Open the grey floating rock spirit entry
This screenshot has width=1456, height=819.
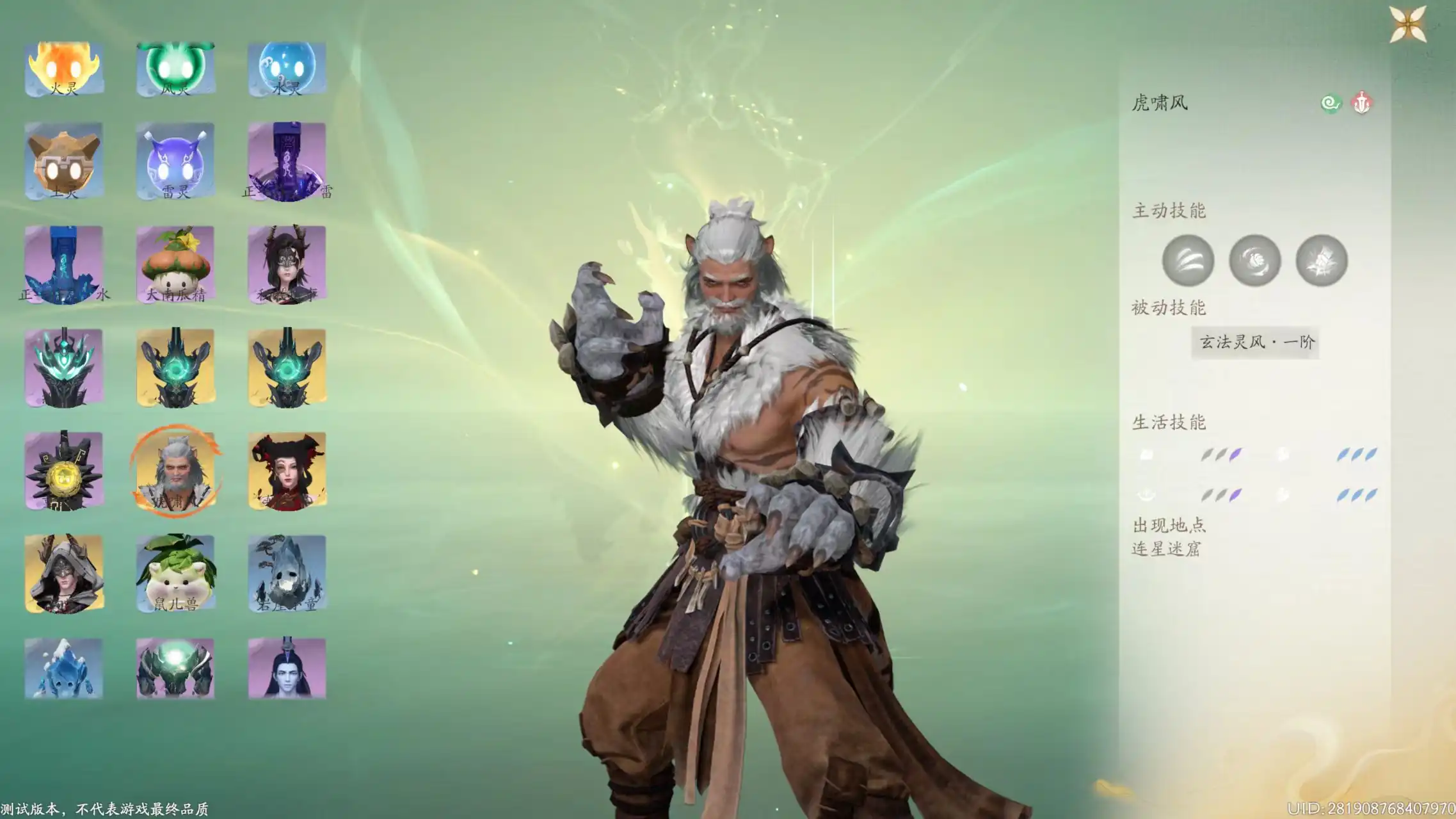pyautogui.click(x=287, y=574)
